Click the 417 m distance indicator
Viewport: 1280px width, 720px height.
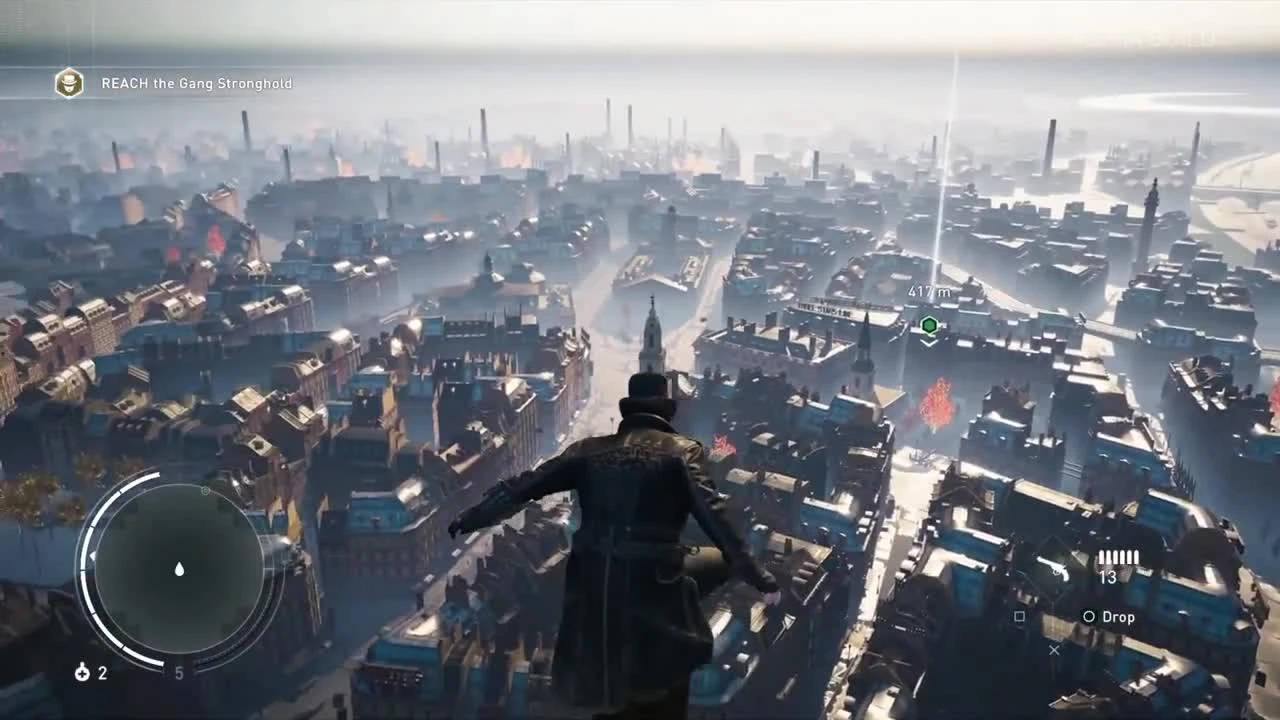coord(930,291)
